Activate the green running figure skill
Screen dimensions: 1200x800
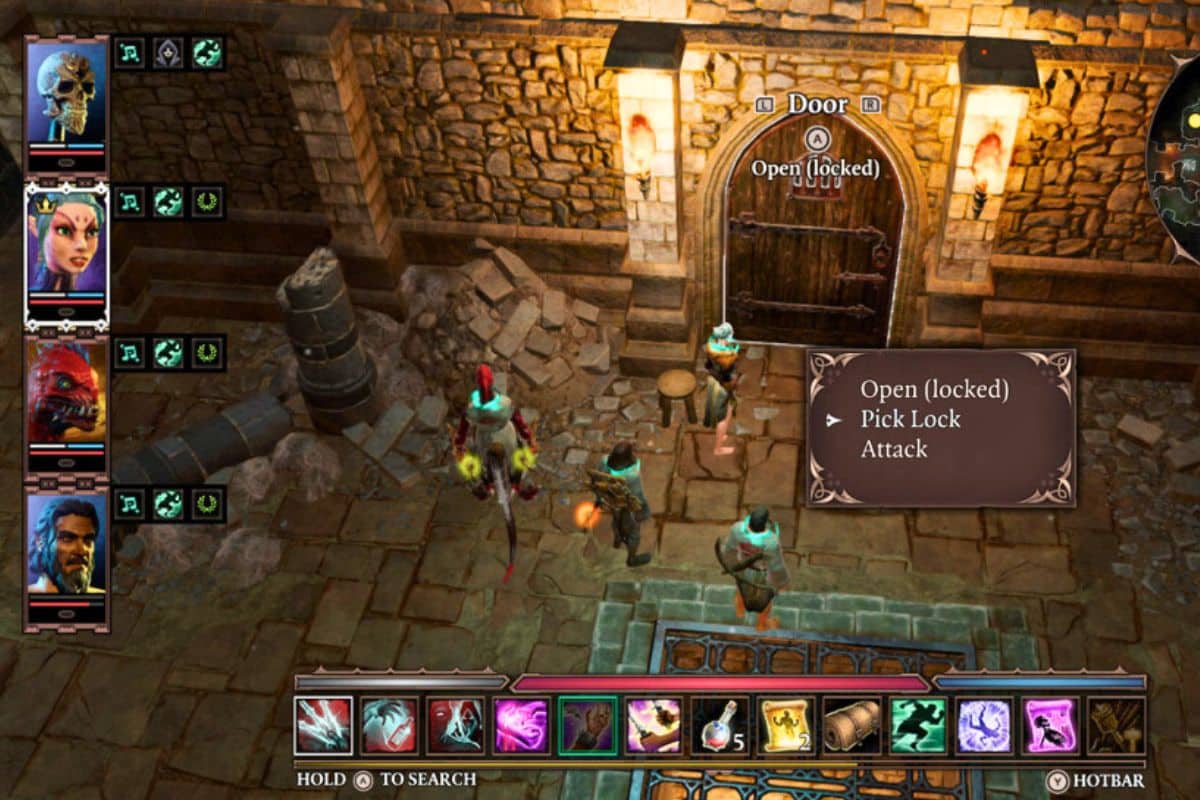[x=918, y=725]
